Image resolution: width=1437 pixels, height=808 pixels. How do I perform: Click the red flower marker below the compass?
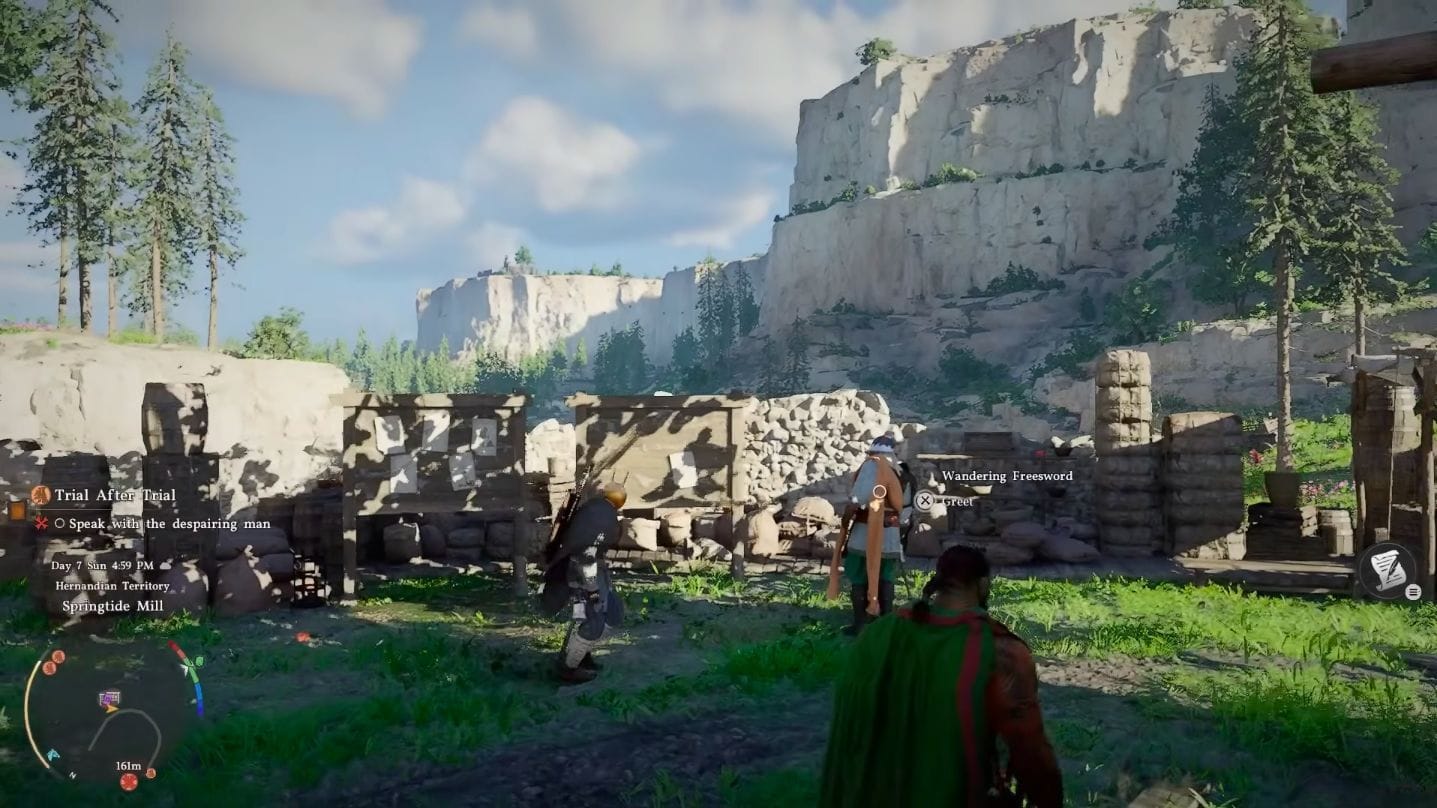coord(128,782)
